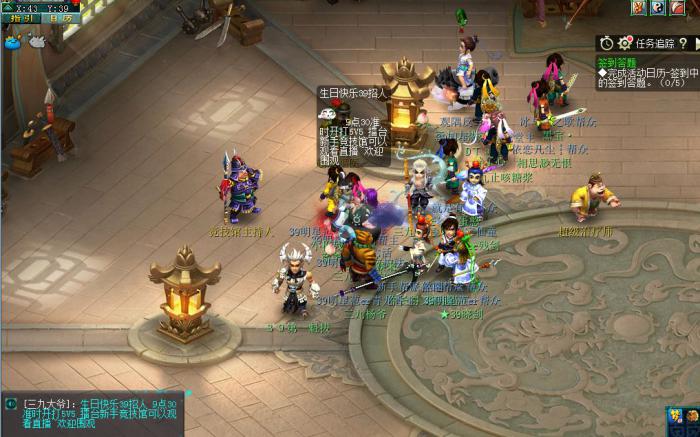Click the white pet icon beside the slime
Image resolution: width=700 pixels, height=437 pixels.
[x=37, y=42]
